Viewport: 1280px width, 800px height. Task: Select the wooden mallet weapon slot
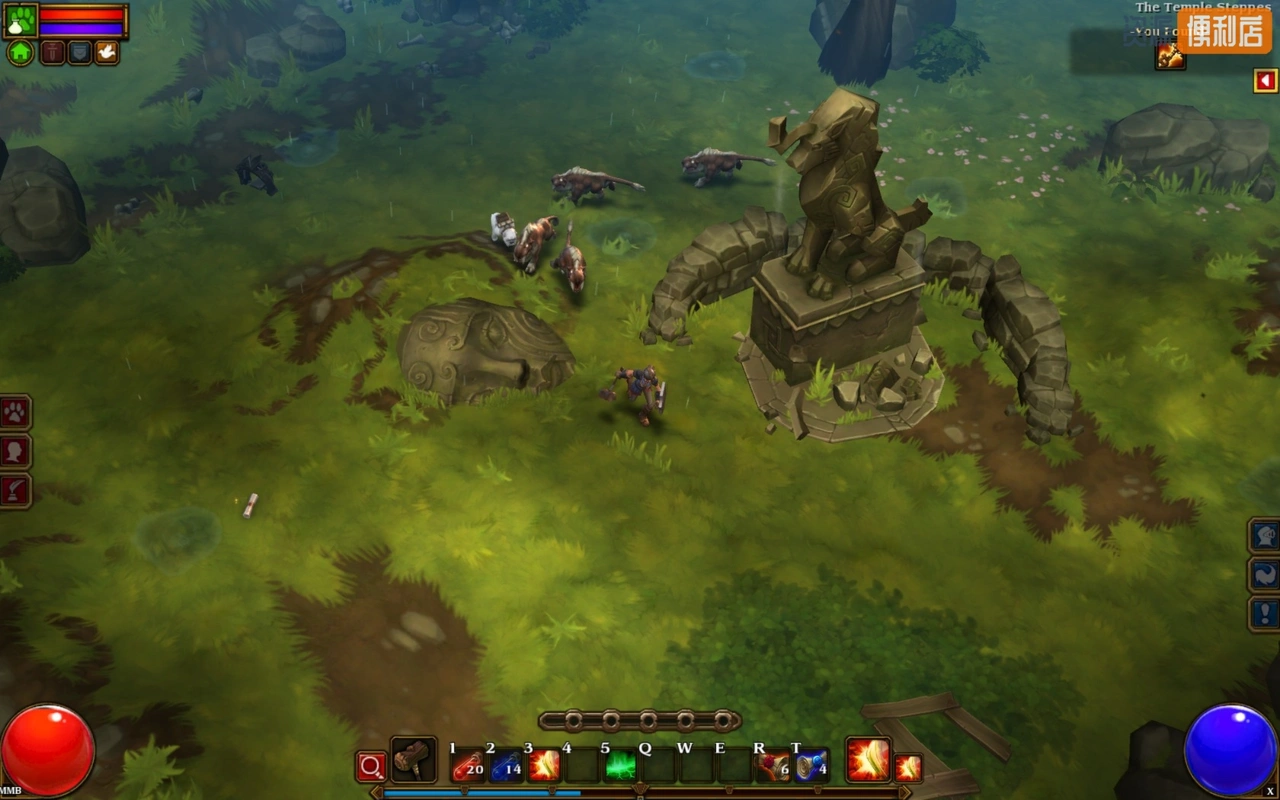tap(412, 761)
